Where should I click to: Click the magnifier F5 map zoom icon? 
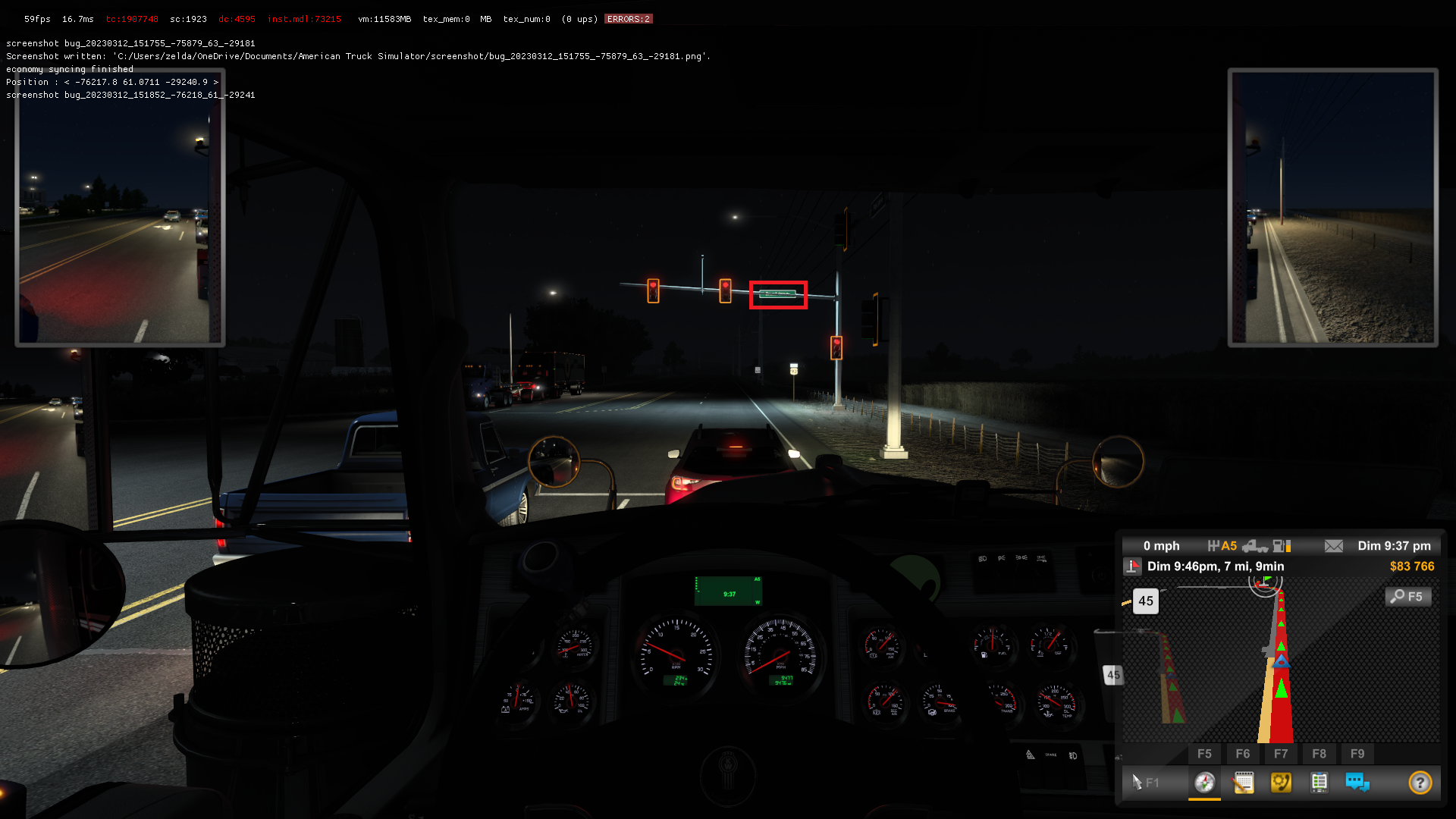pyautogui.click(x=1407, y=596)
